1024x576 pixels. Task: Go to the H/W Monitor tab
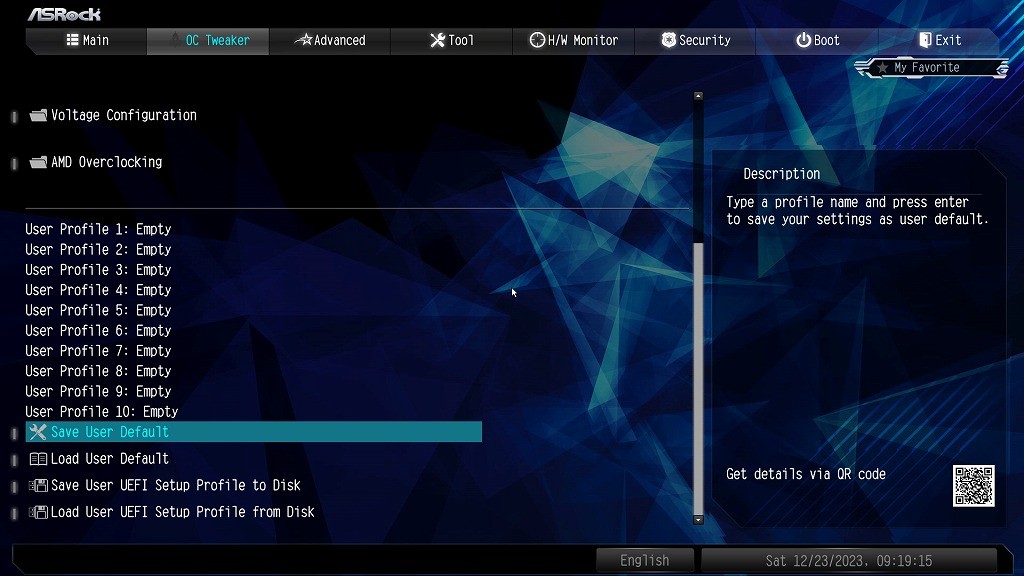(574, 40)
